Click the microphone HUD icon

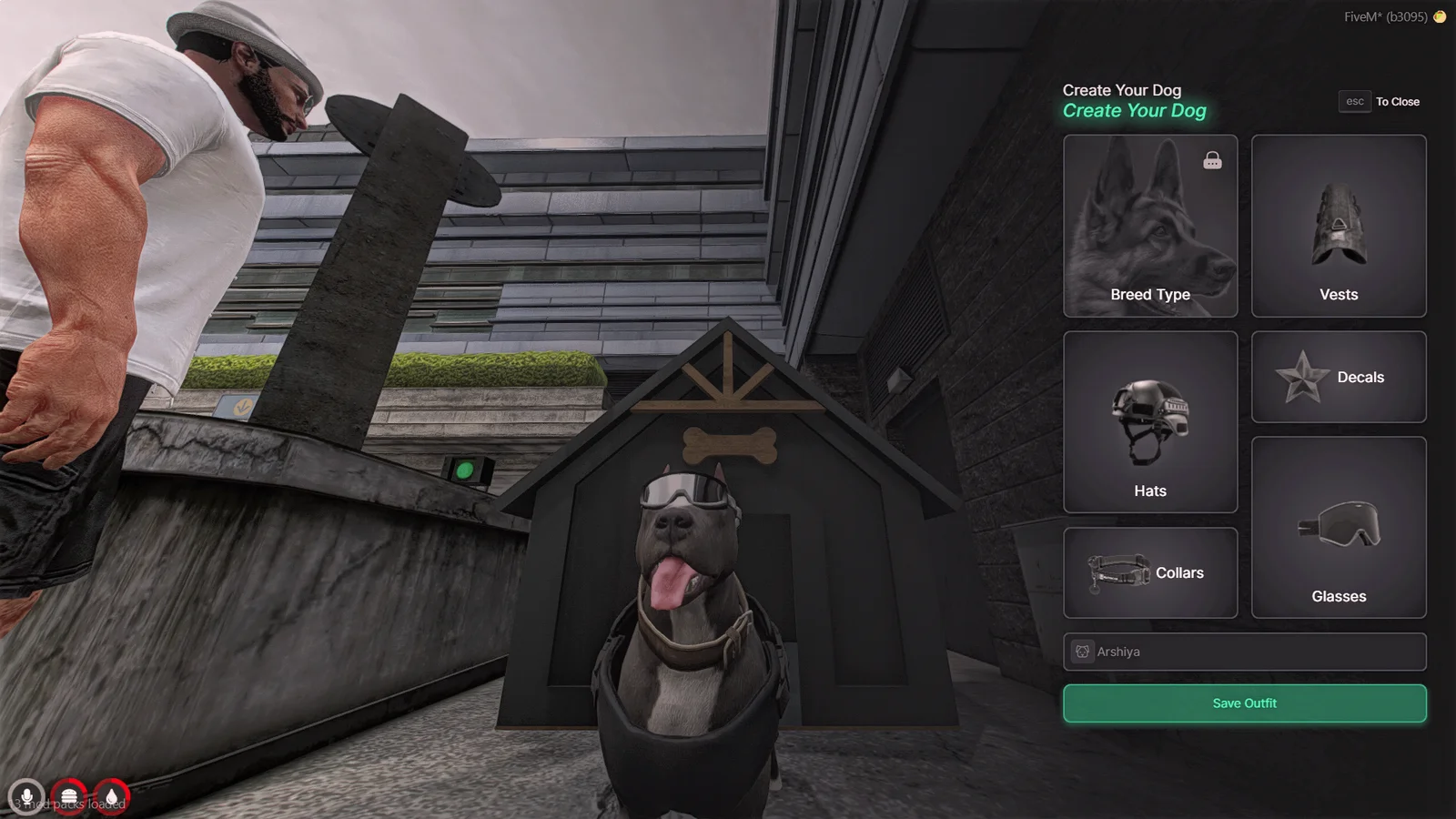click(26, 798)
